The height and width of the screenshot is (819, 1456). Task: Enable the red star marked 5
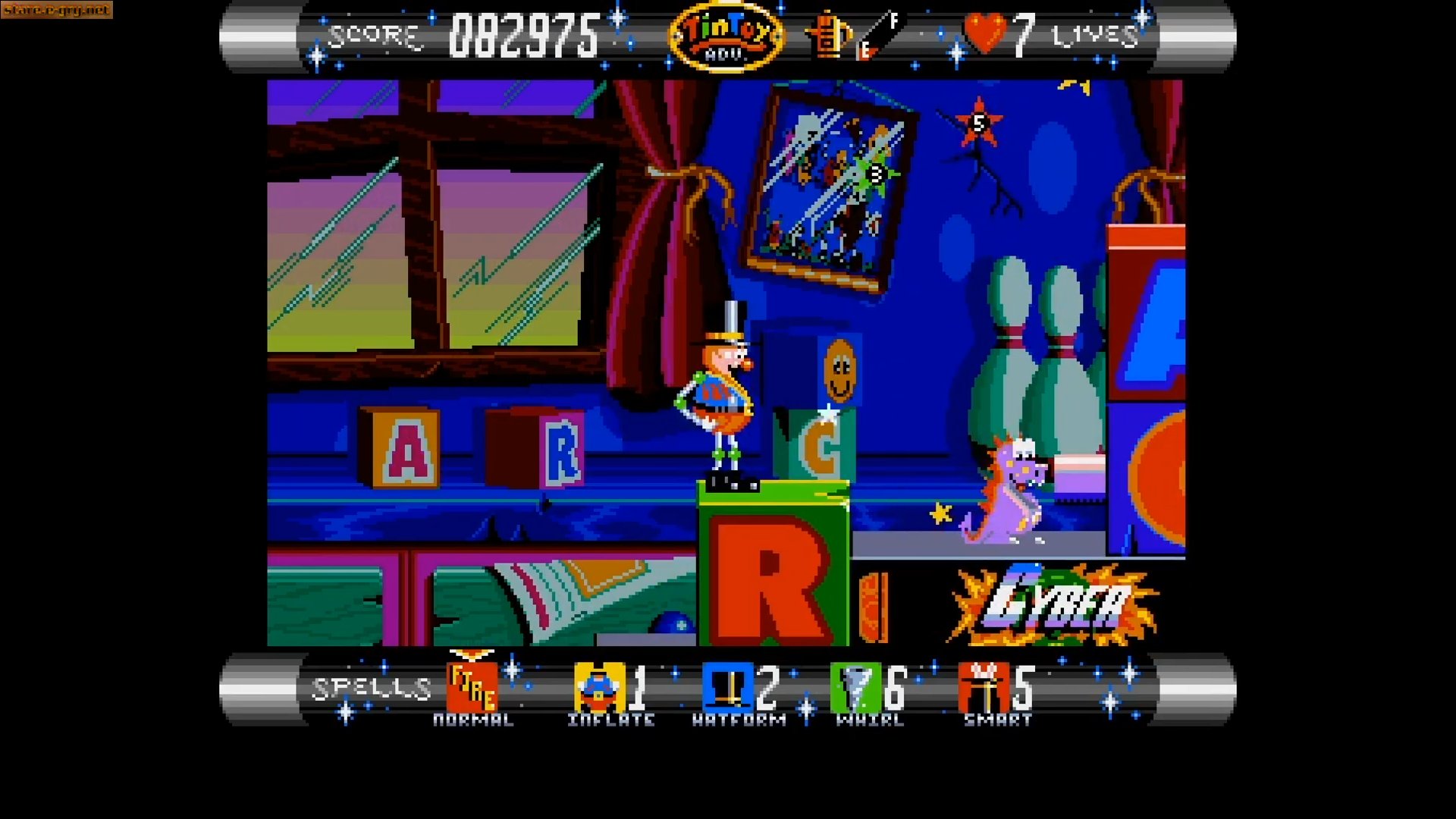tap(978, 124)
